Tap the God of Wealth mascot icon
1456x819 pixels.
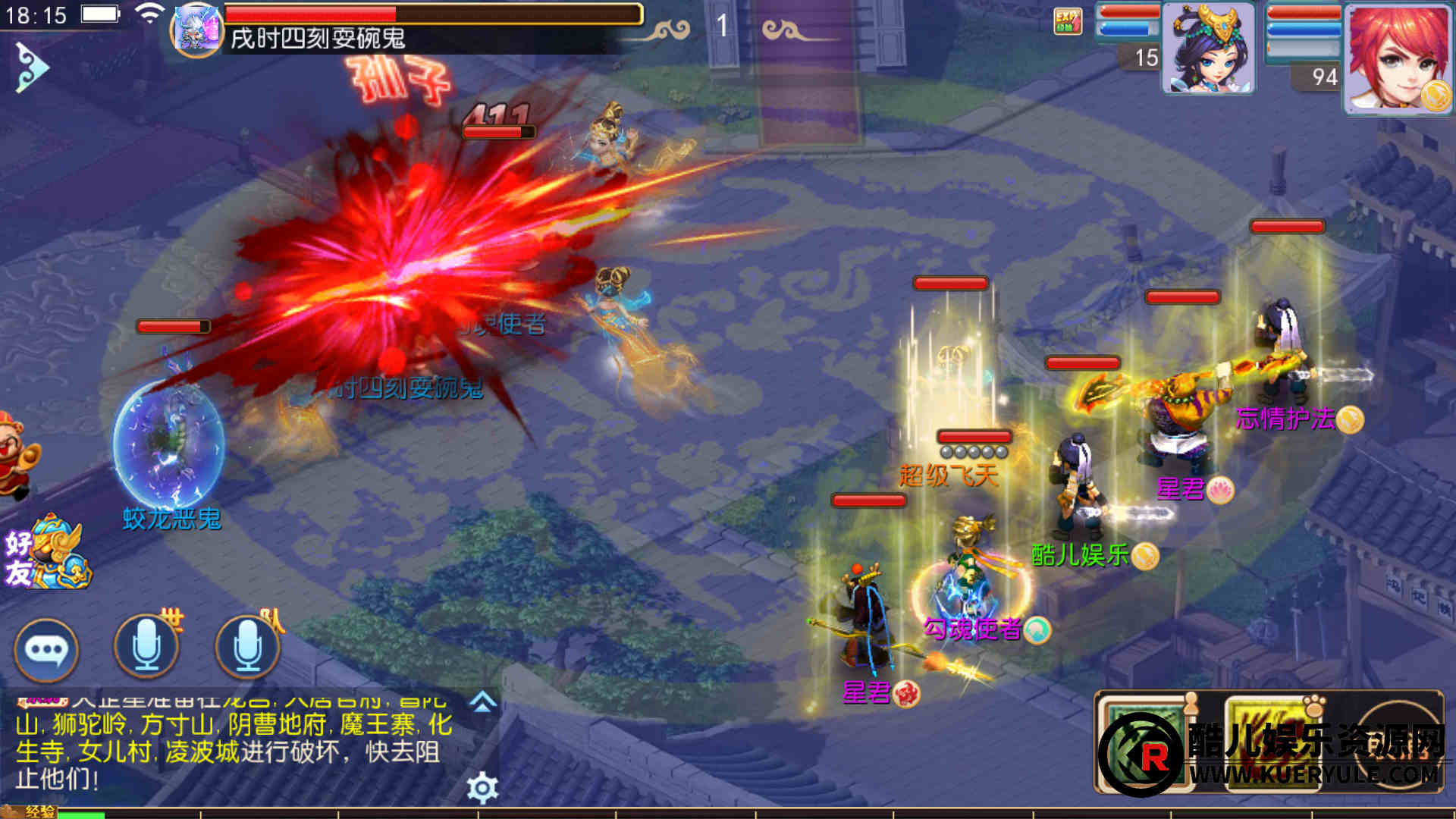point(17,455)
